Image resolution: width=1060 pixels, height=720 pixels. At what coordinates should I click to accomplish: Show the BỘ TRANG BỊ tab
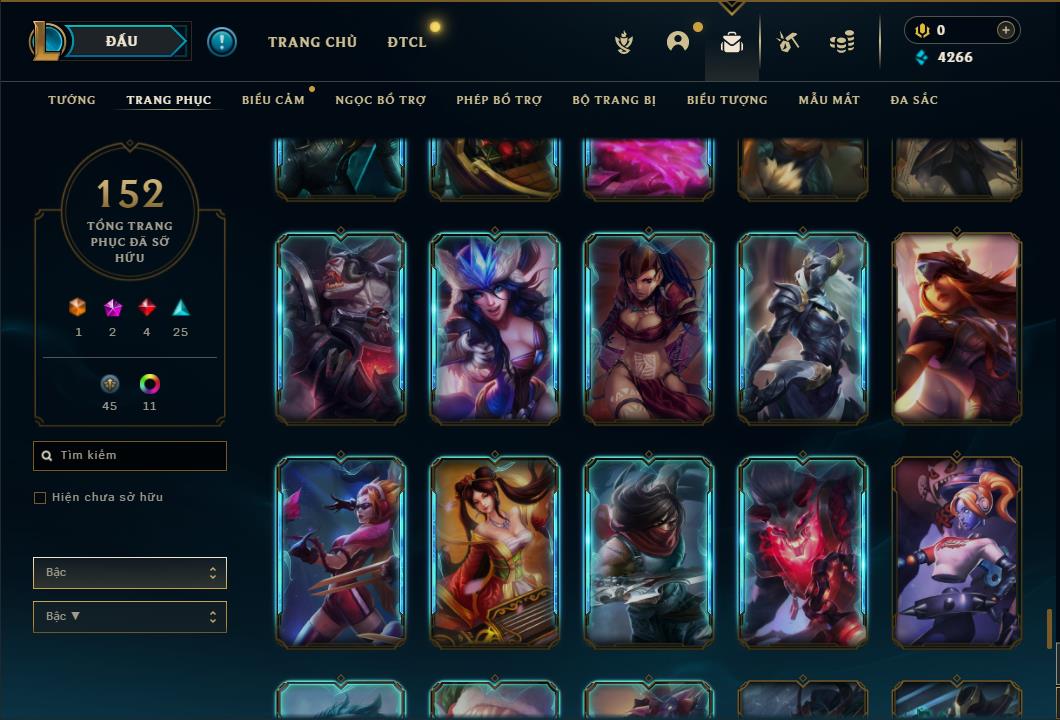click(x=614, y=100)
